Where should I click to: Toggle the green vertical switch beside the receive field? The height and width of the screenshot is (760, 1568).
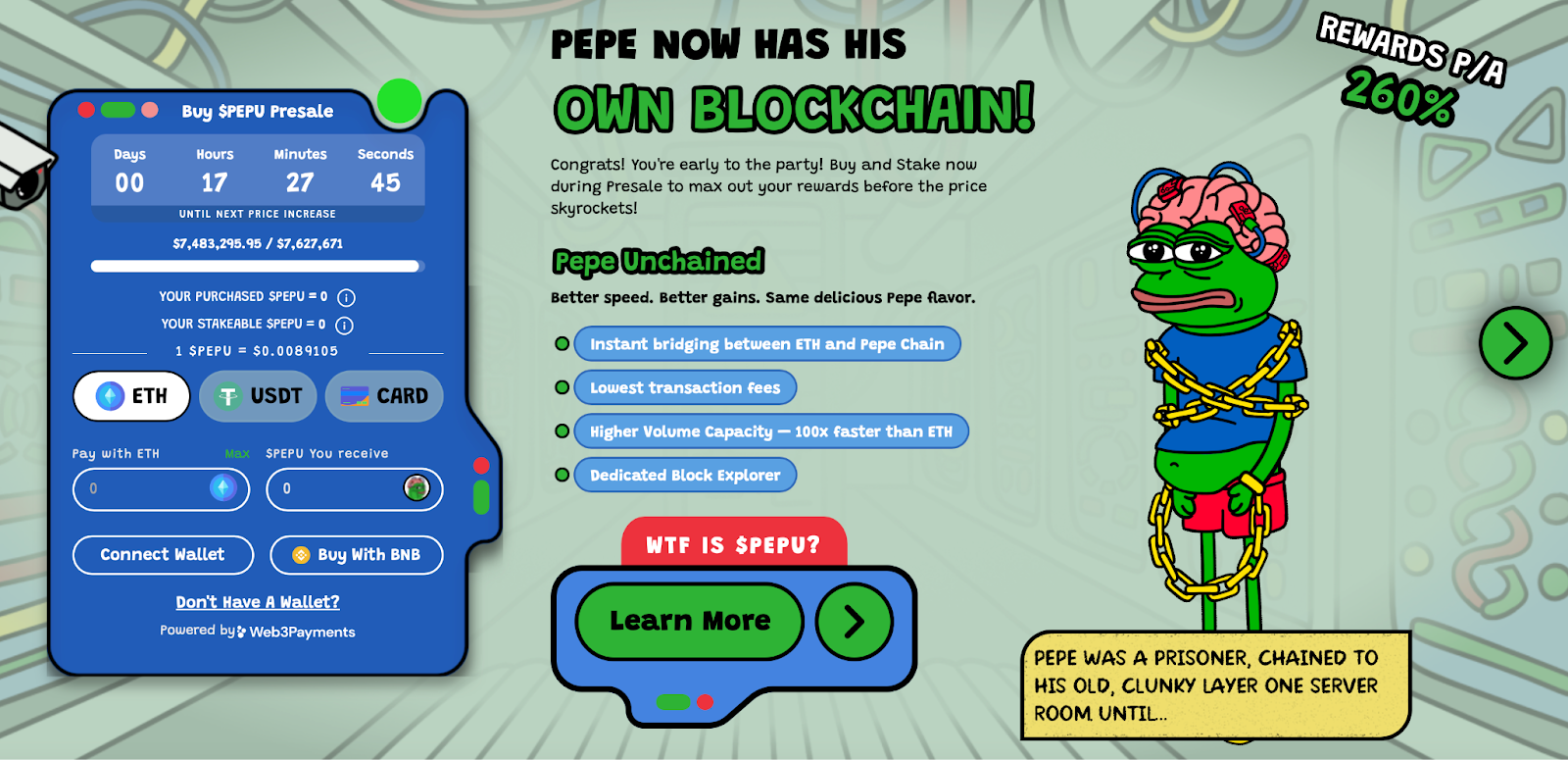(483, 497)
